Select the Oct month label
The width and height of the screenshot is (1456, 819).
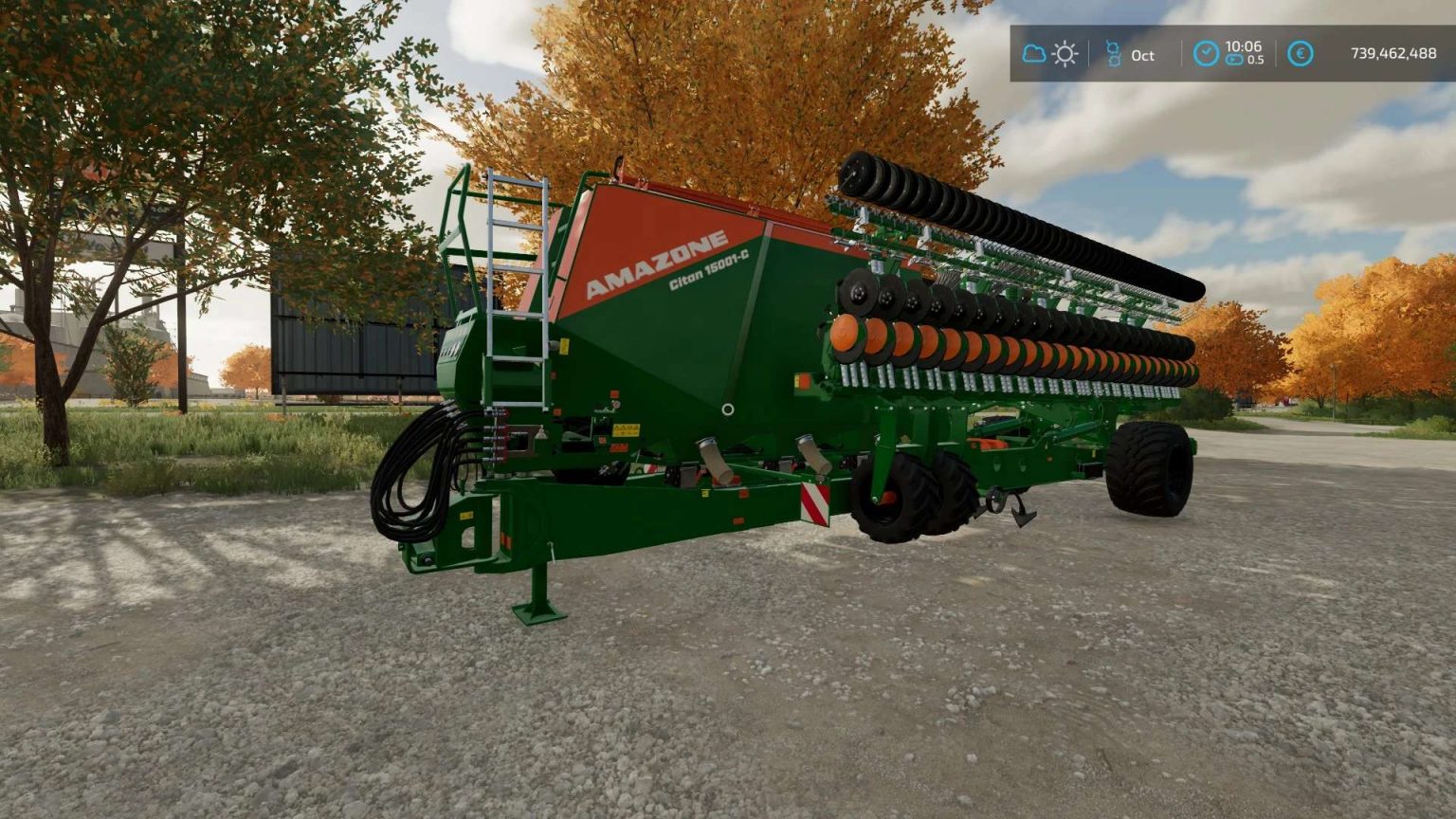pyautogui.click(x=1143, y=55)
